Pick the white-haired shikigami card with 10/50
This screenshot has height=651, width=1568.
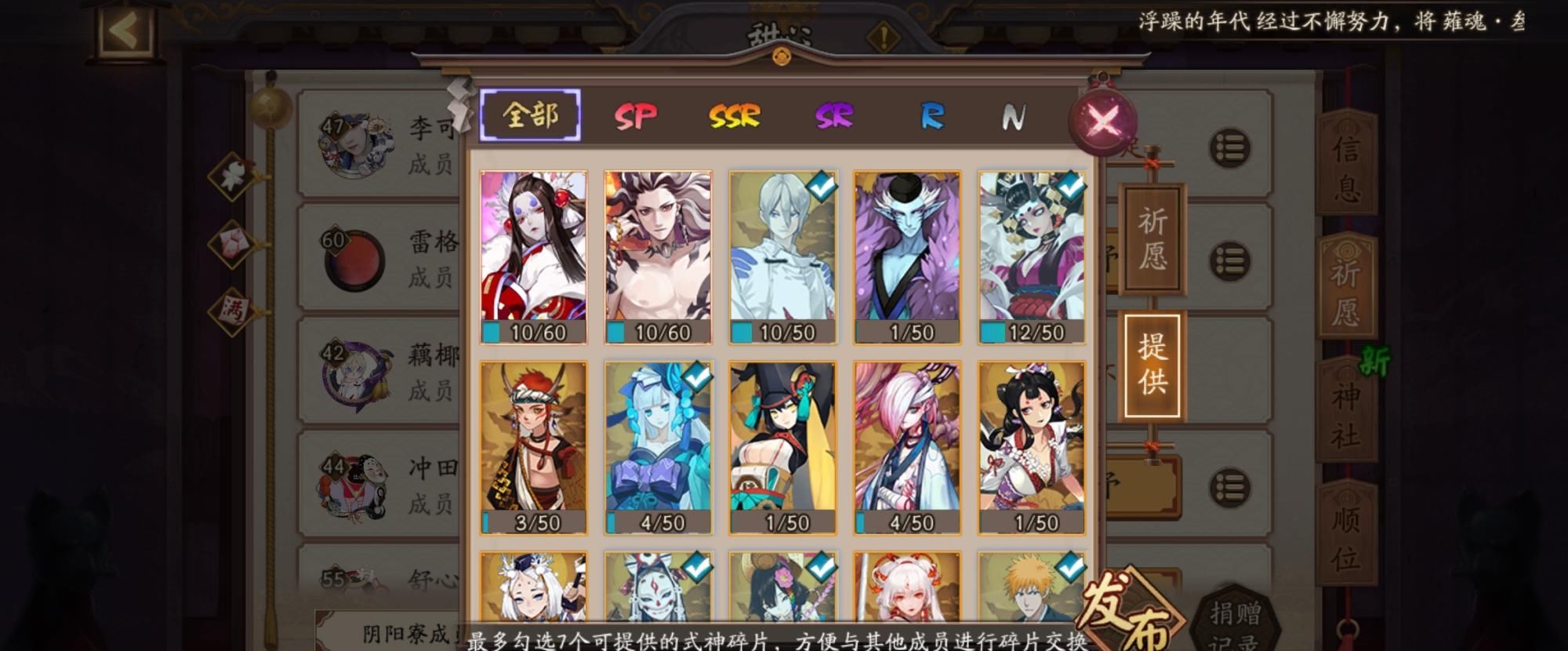point(782,257)
